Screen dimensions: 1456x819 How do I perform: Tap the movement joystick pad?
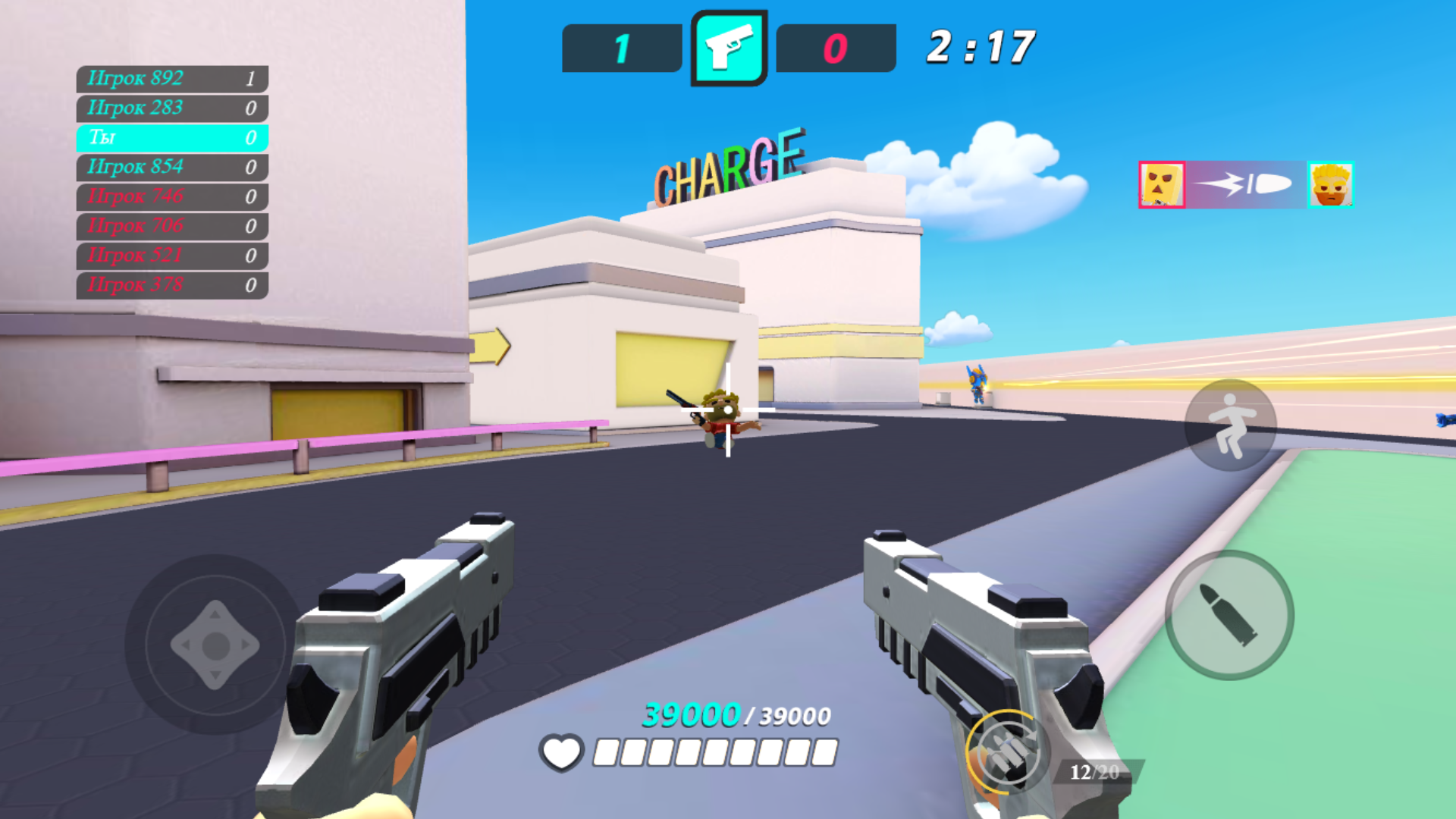[x=215, y=645]
